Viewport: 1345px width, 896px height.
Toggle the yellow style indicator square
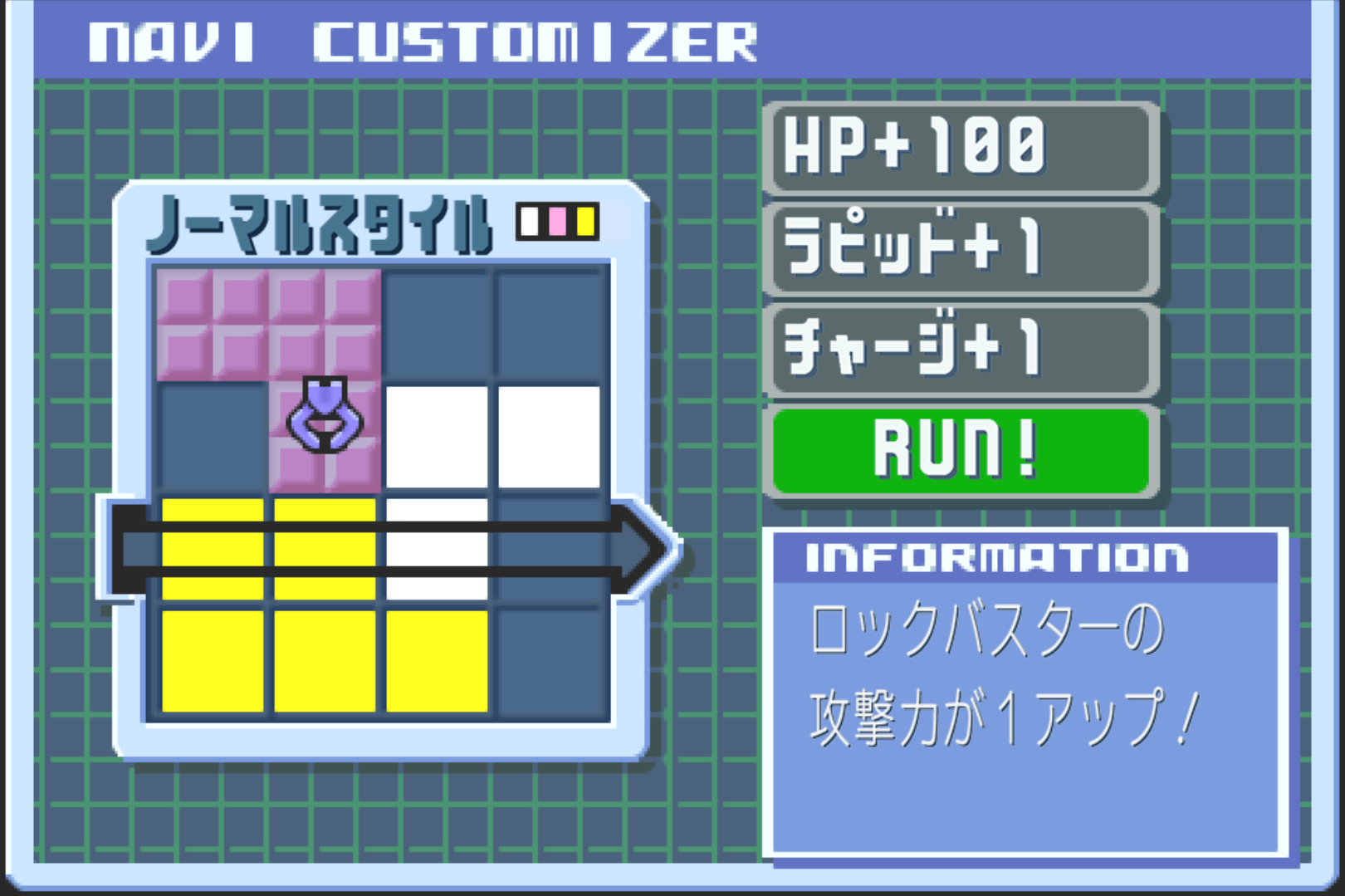(x=586, y=221)
